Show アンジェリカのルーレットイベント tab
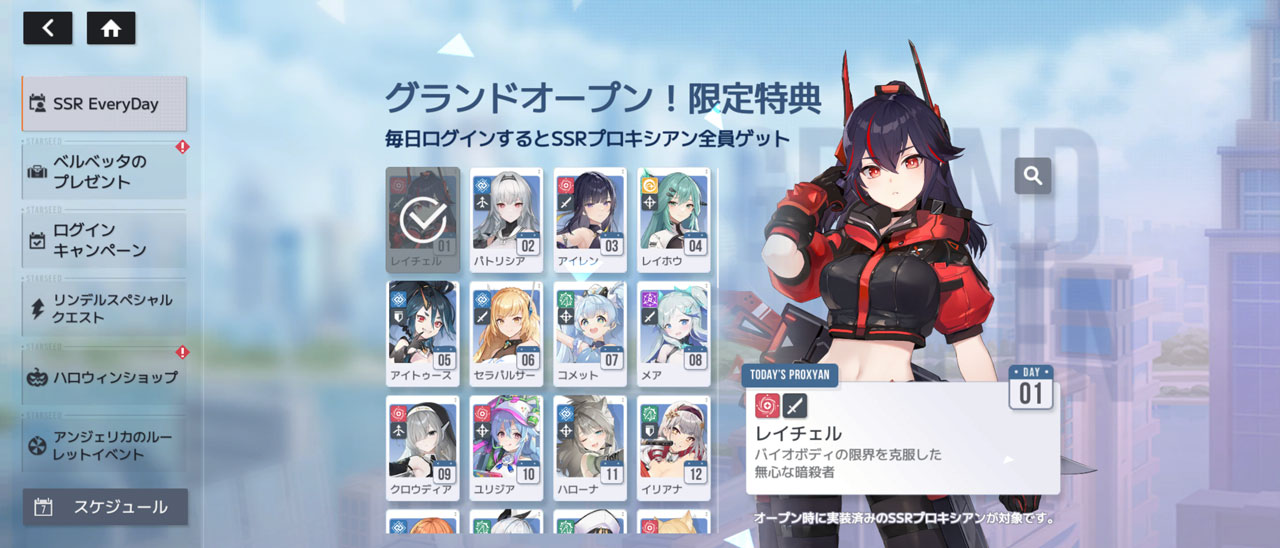Viewport: 1280px width, 548px height. [x=104, y=444]
